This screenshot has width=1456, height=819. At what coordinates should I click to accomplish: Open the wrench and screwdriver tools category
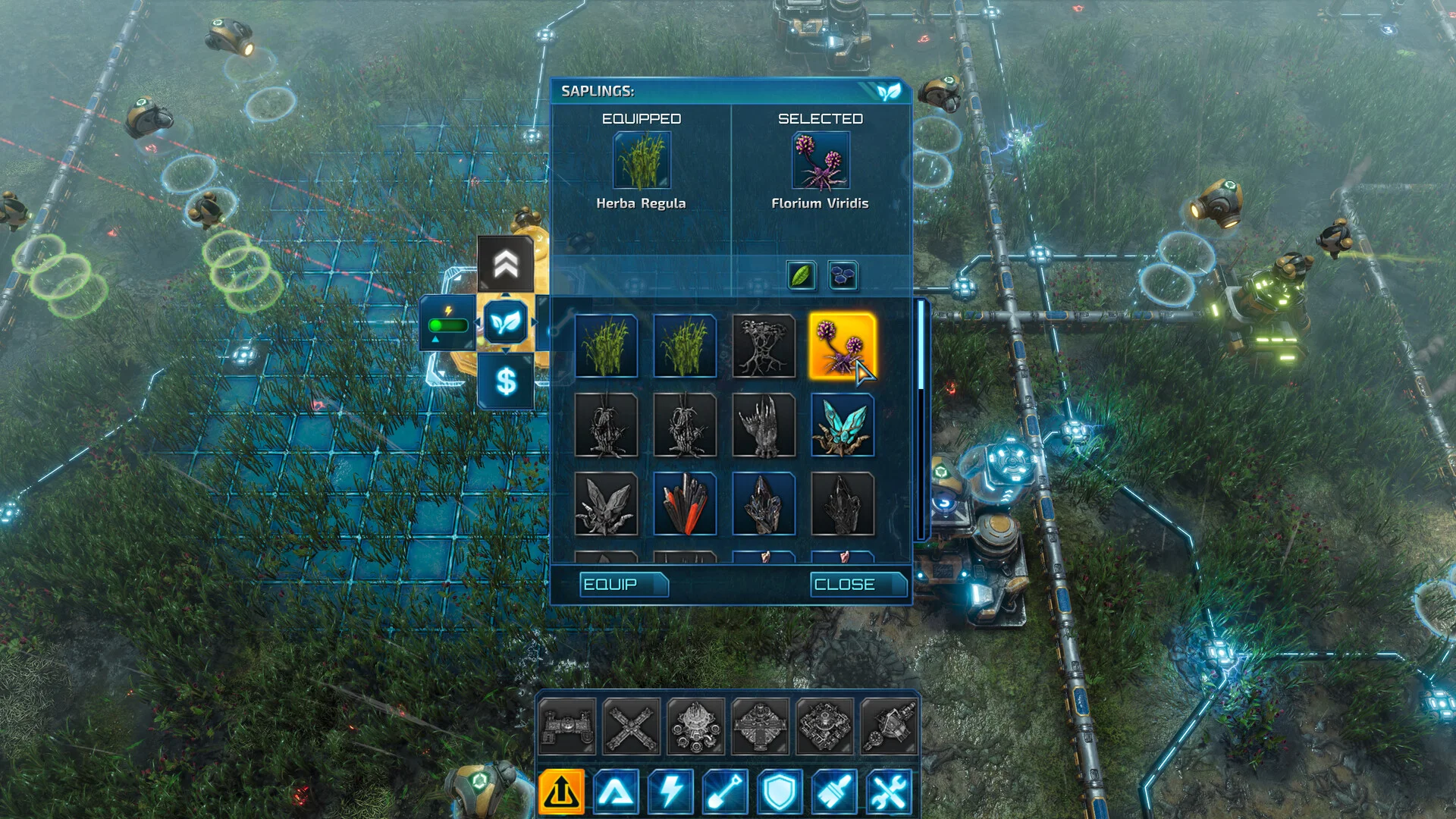[x=889, y=792]
